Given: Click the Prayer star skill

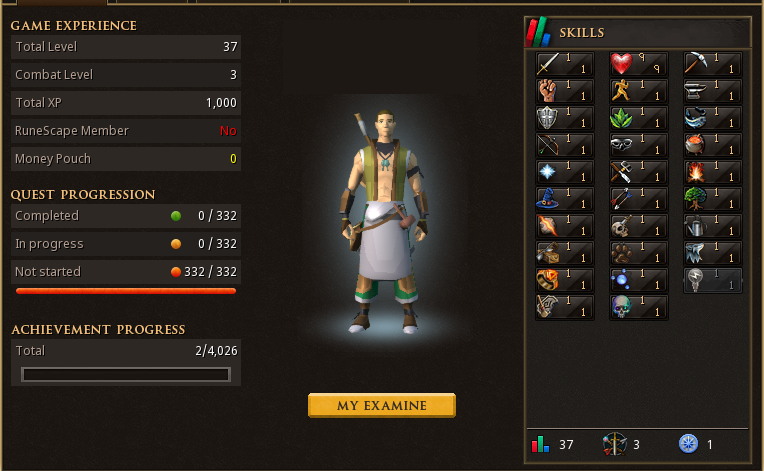Looking at the screenshot, I should (x=564, y=173).
